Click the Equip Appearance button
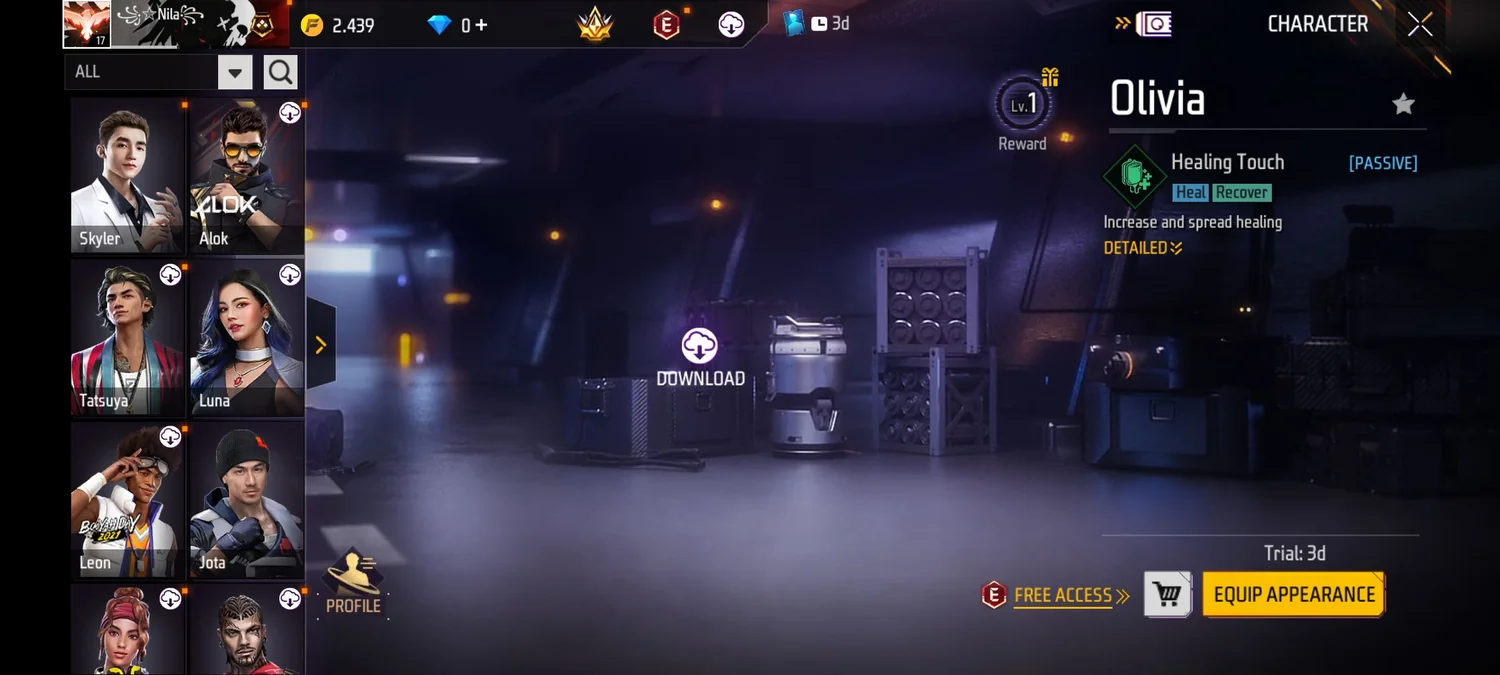This screenshot has height=675, width=1500. pos(1293,595)
